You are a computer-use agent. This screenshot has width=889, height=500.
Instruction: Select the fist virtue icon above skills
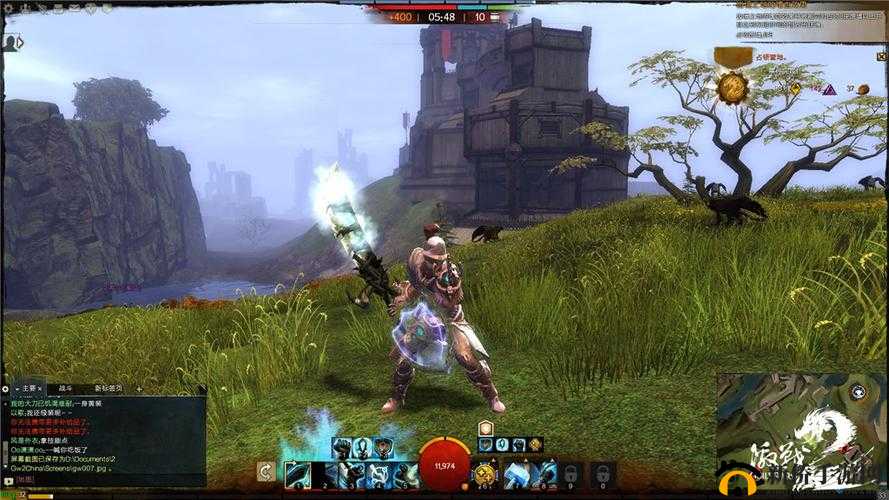pyautogui.click(x=341, y=447)
